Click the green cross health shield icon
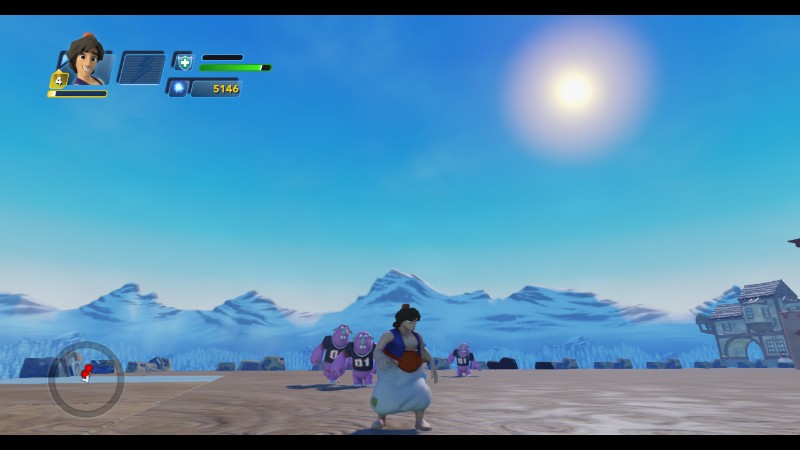 184,62
